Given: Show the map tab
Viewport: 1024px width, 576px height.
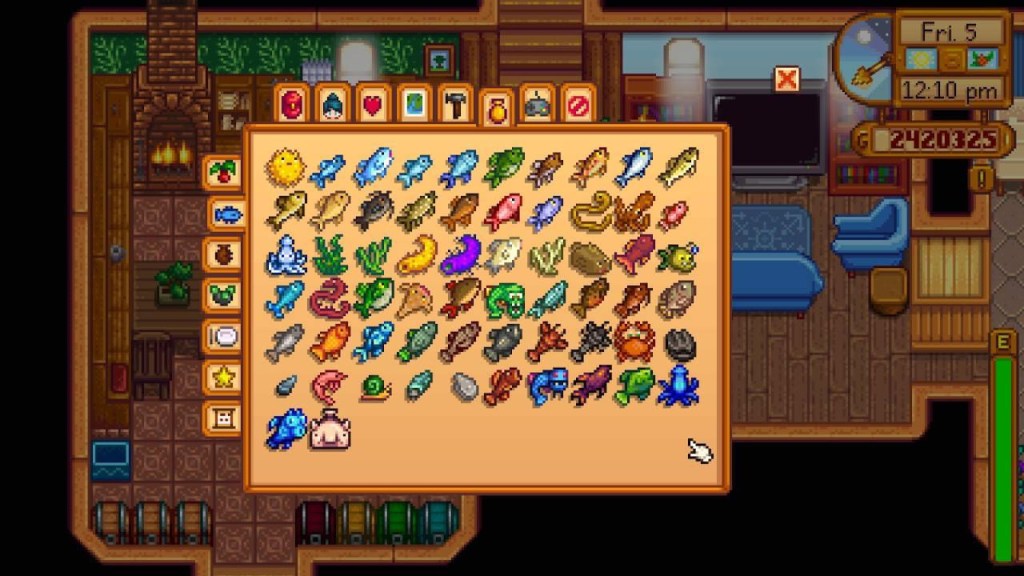Looking at the screenshot, I should 413,104.
